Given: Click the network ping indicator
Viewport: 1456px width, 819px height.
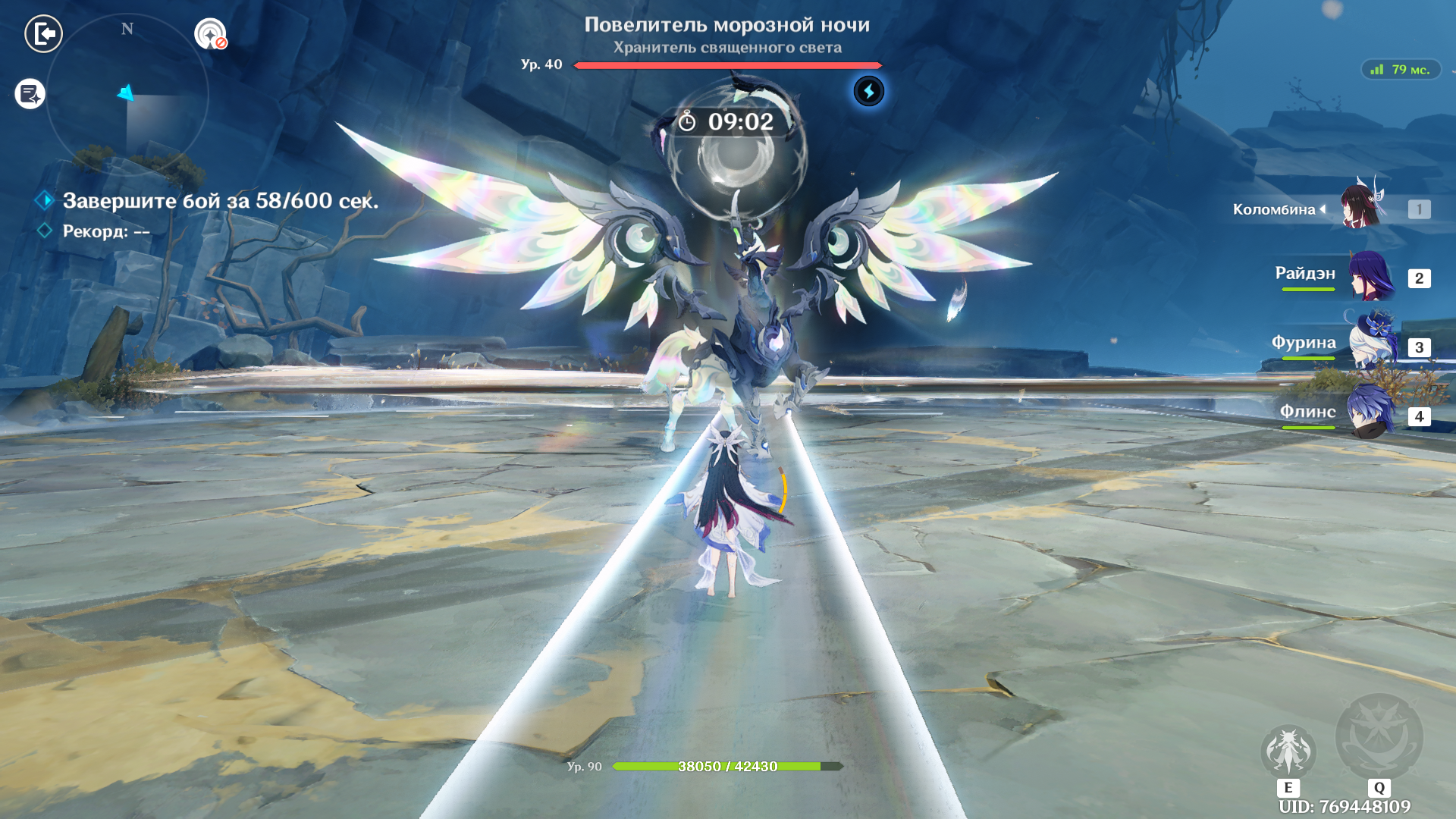Looking at the screenshot, I should pos(1401,70).
